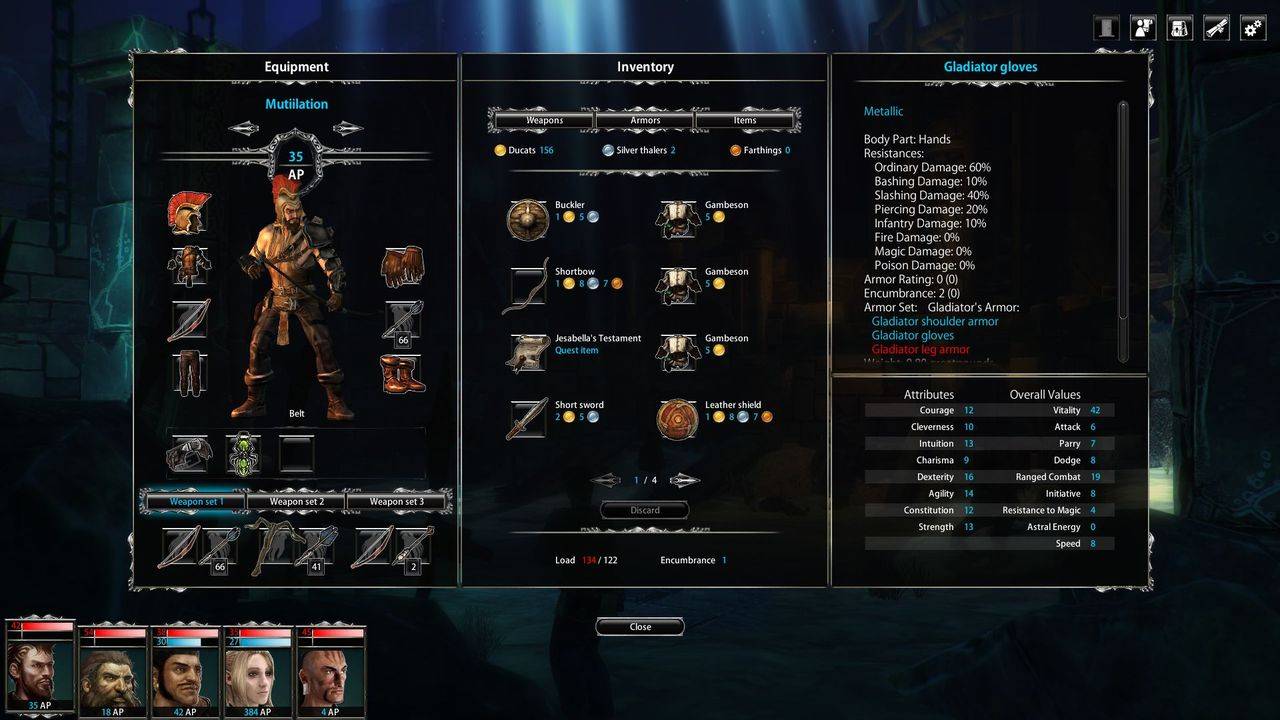1280x720 pixels.
Task: Pick the Shortbow inventory item
Action: (x=527, y=286)
